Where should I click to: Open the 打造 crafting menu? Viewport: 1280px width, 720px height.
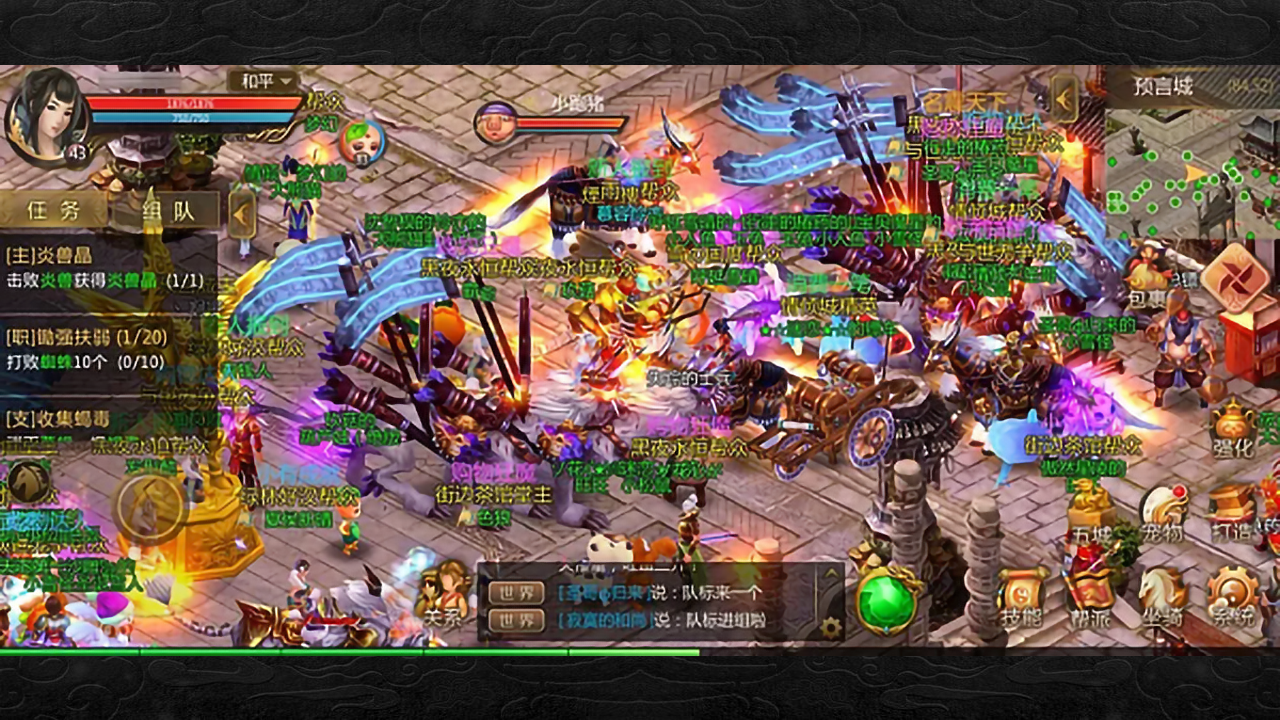pos(1232,512)
